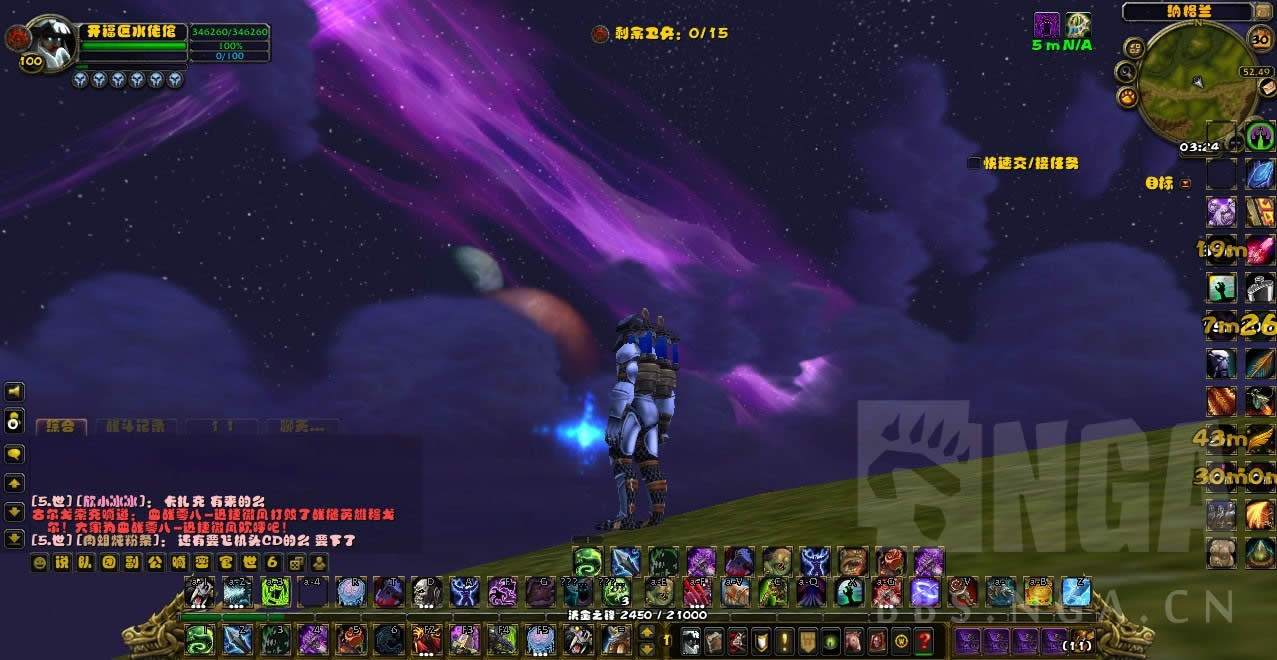Click the skull buff icon marked N/A
This screenshot has width=1277, height=660.
[x=1078, y=25]
